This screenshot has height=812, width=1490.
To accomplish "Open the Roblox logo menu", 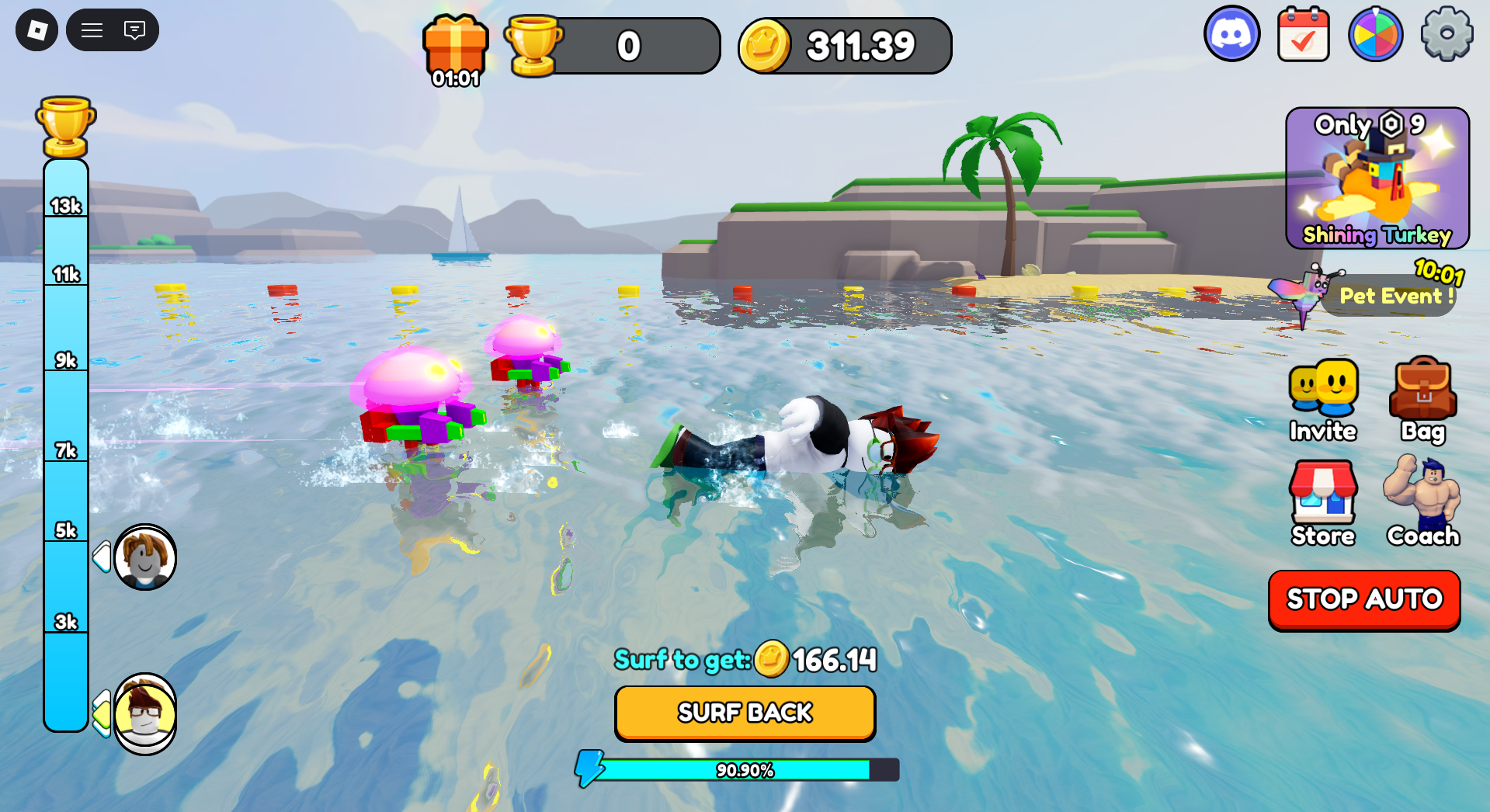I will pos(36,30).
